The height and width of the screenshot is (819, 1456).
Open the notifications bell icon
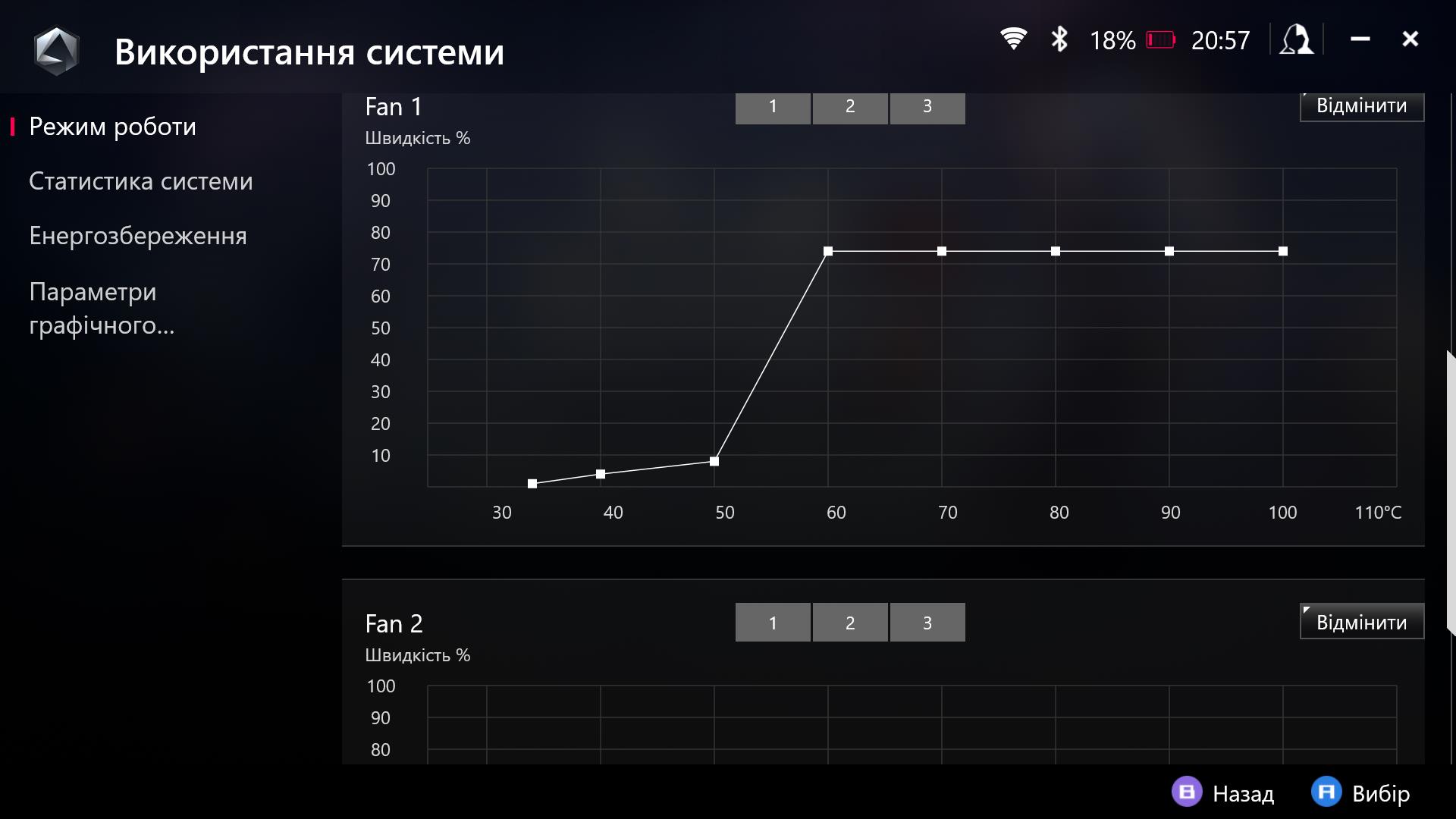(1297, 39)
